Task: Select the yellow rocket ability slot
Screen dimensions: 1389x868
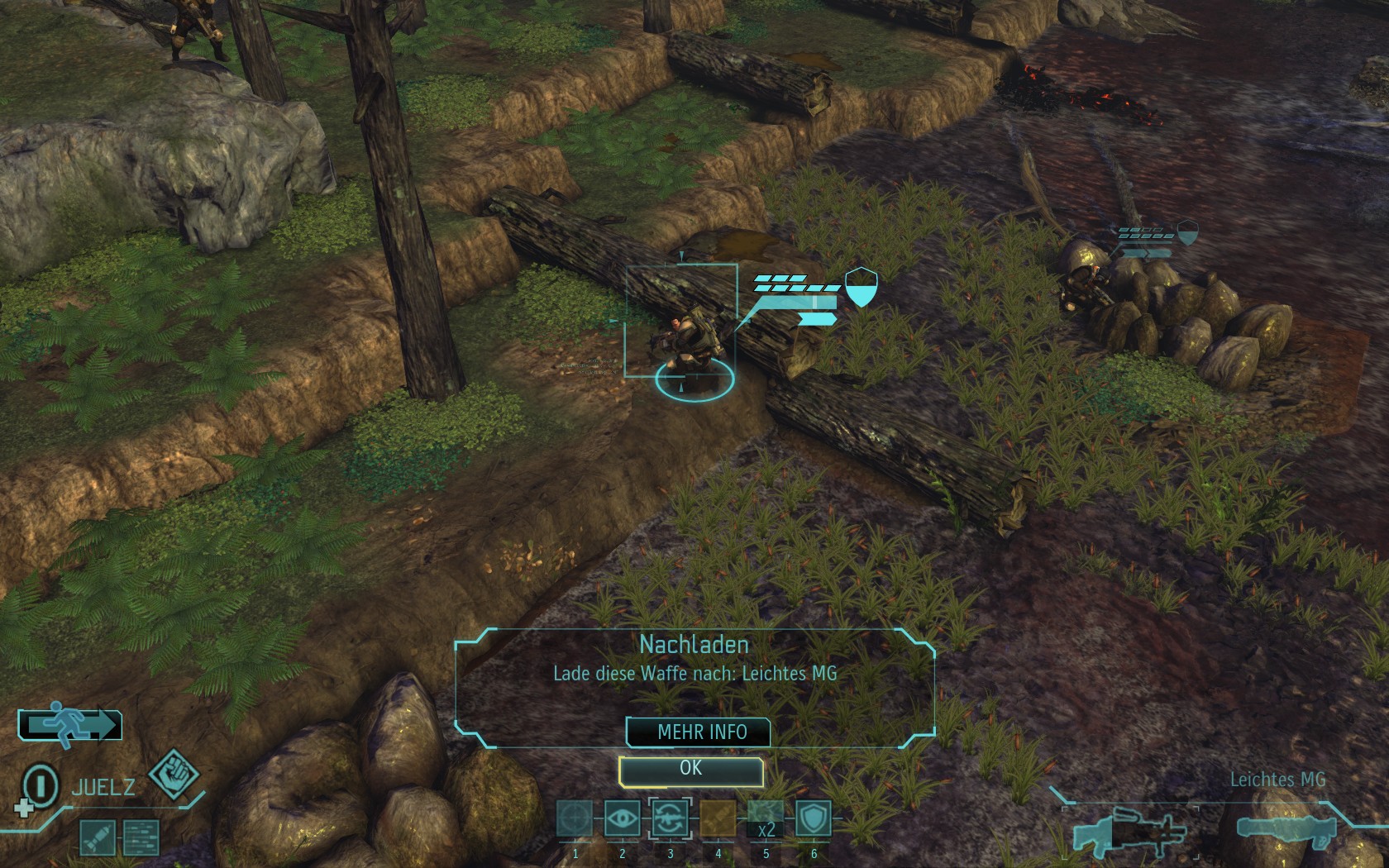Action: [x=718, y=819]
